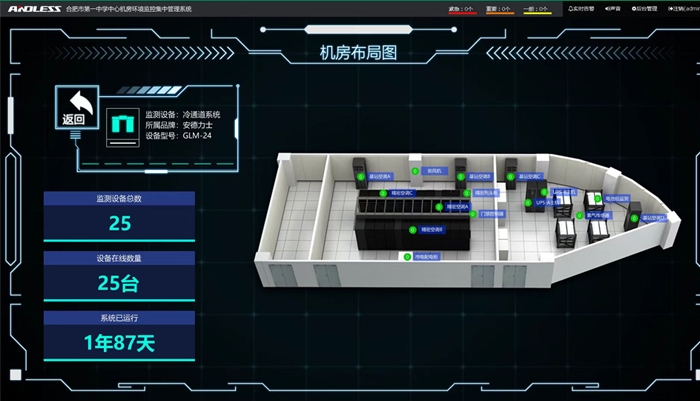Select the 基站空调D device marker
700x401 pixels.
tap(634, 217)
